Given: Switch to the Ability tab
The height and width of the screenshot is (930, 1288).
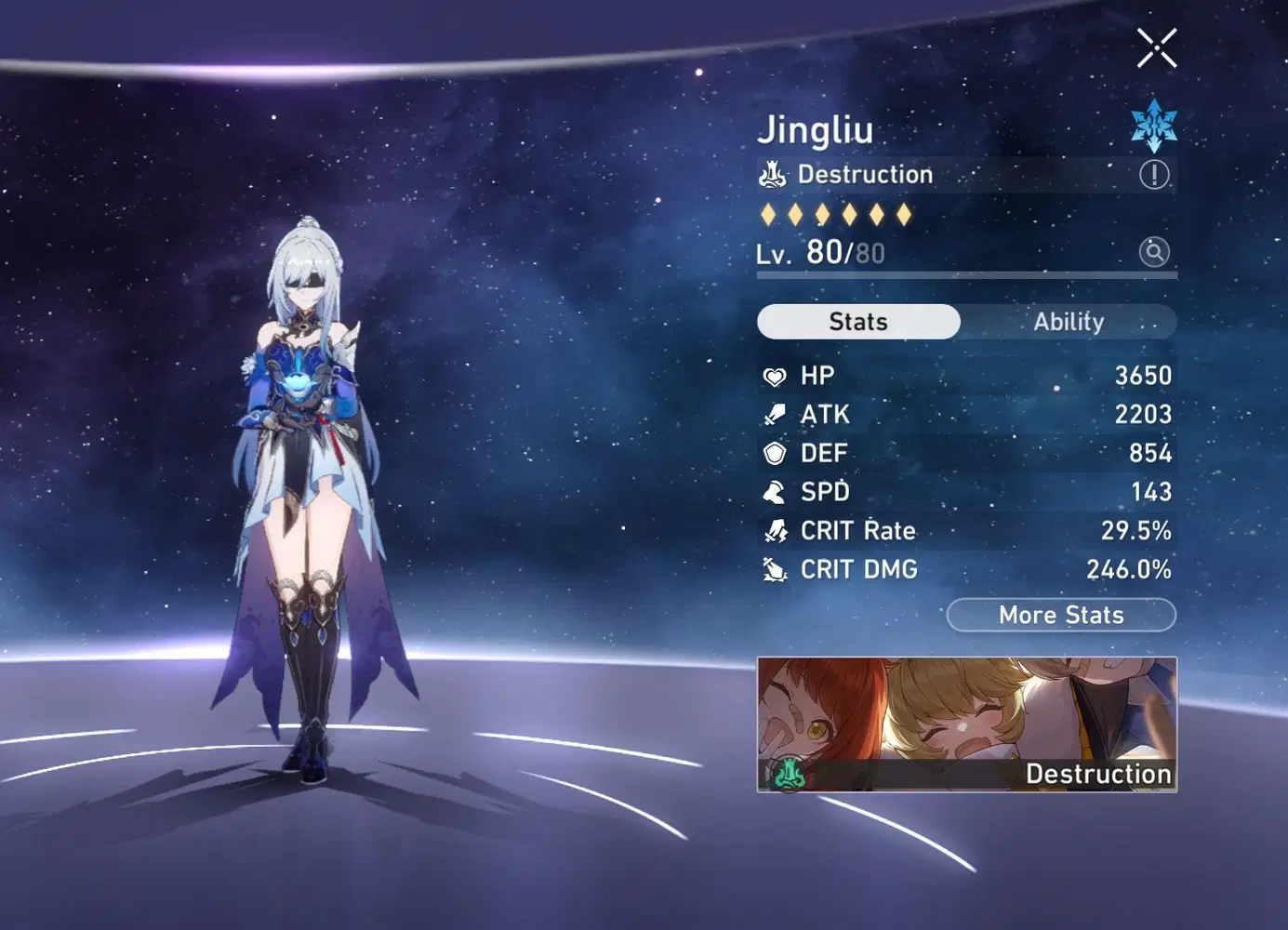Looking at the screenshot, I should pos(1069,322).
